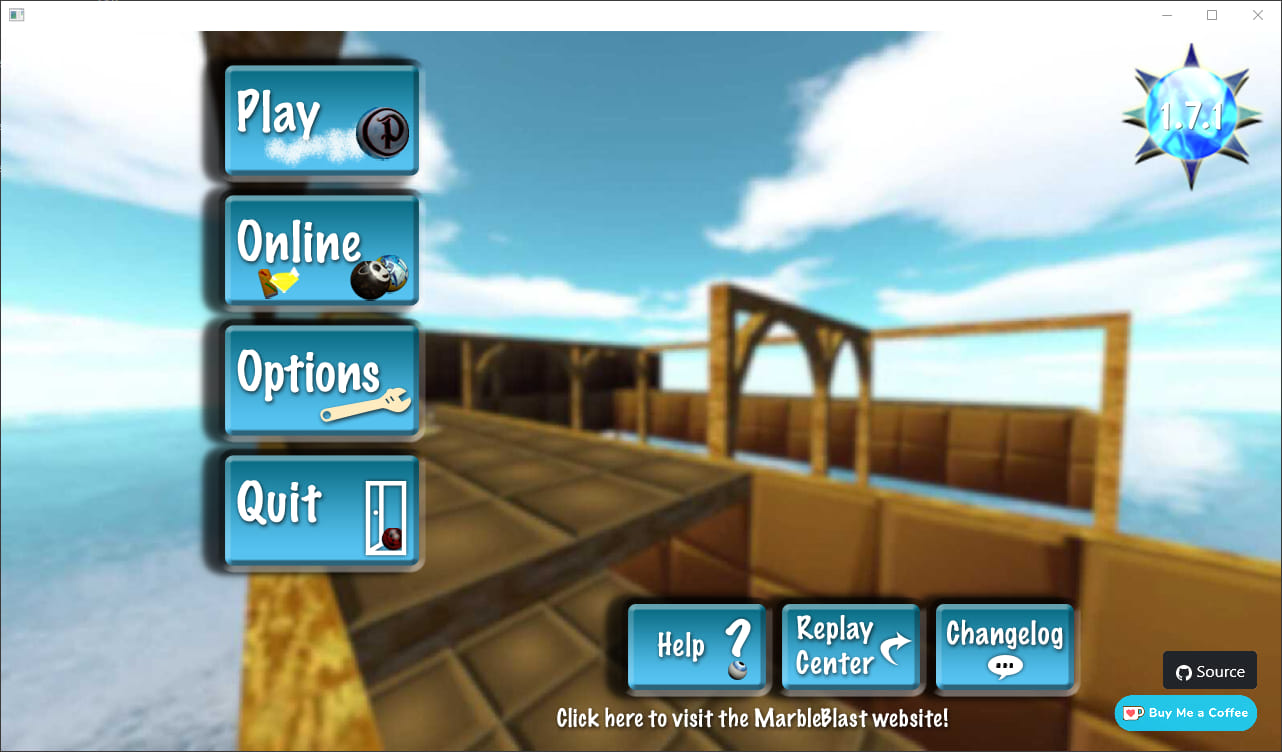Open the Replay Center
The height and width of the screenshot is (752, 1282).
point(850,645)
